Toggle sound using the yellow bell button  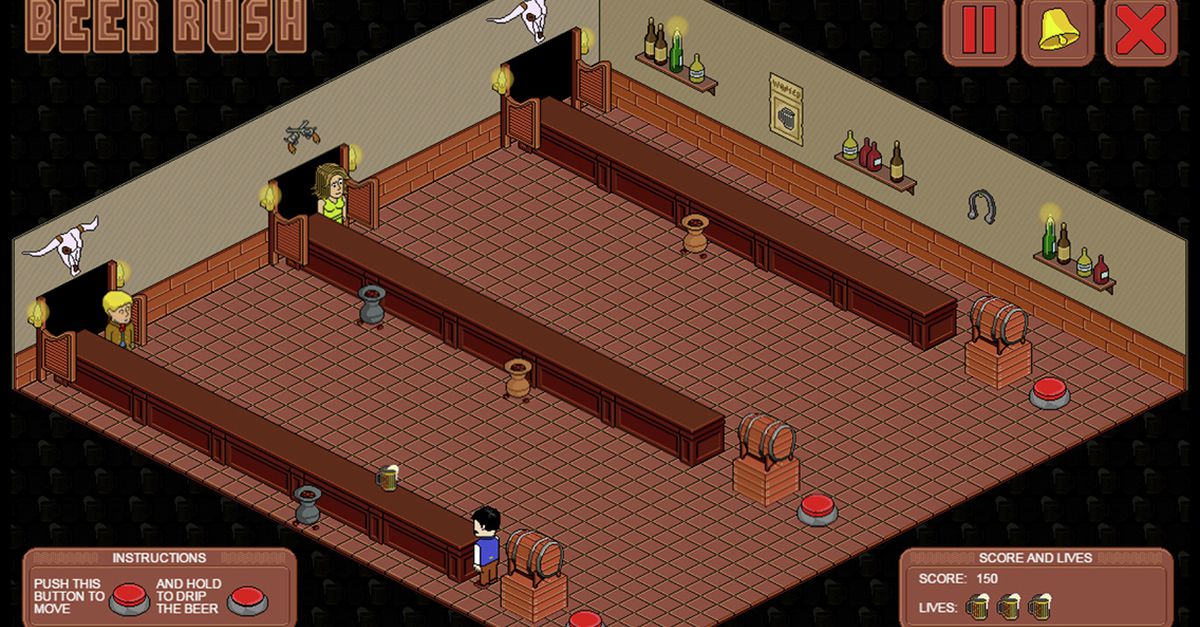1058,32
